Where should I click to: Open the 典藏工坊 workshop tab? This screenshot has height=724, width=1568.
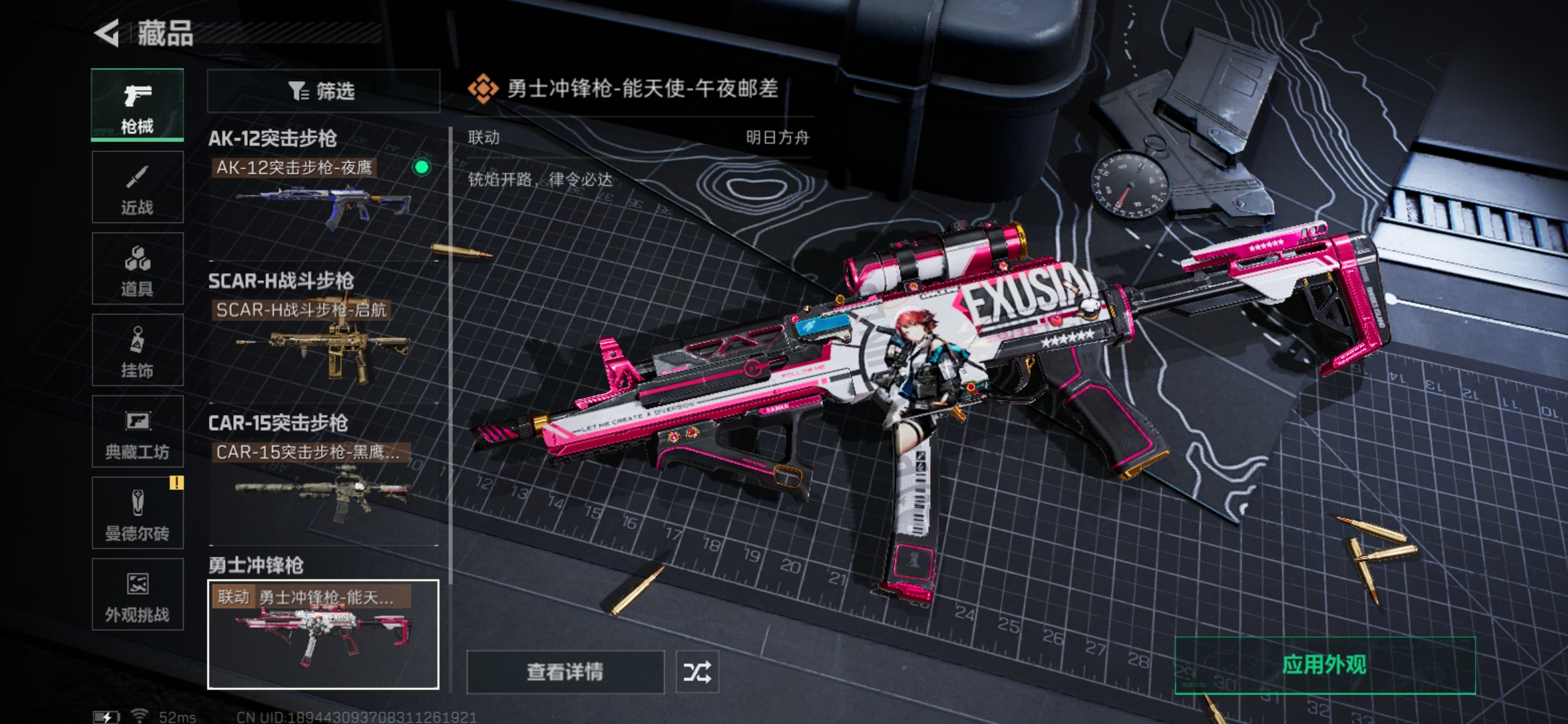[x=137, y=431]
